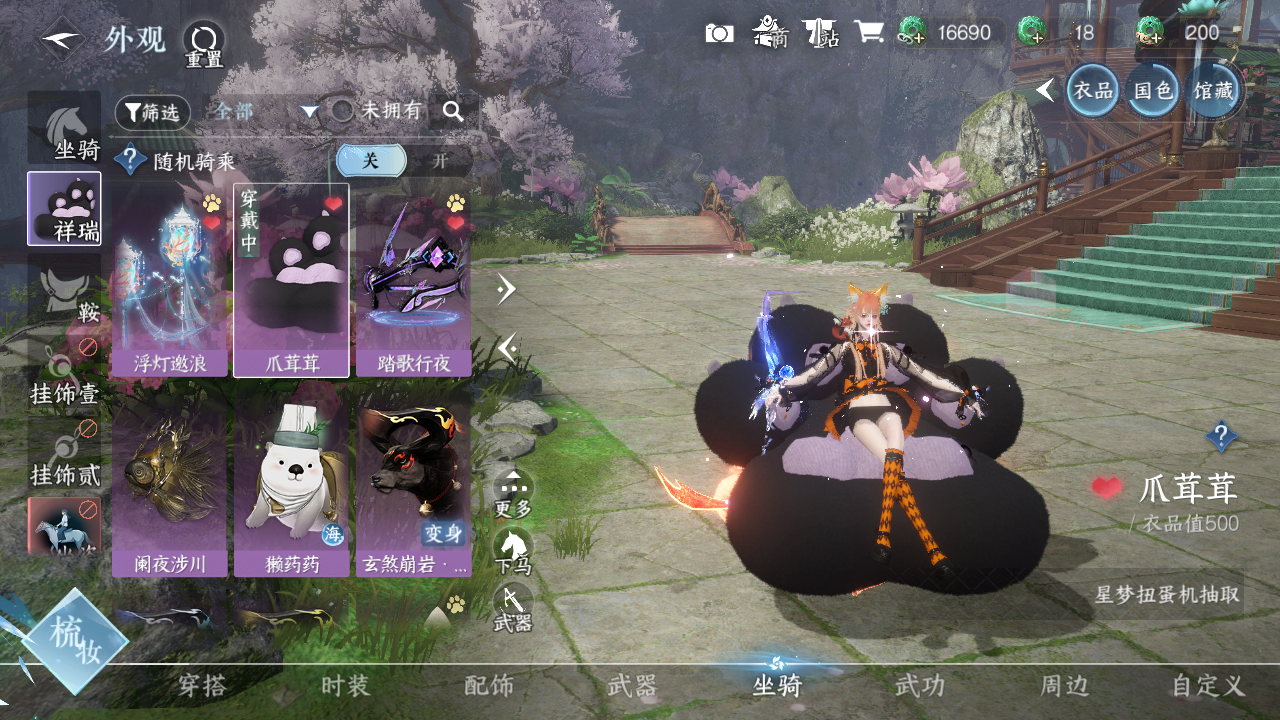This screenshot has height=720, width=1280.
Task: Choose the 踏歌行夜 mount card
Action: (414, 281)
